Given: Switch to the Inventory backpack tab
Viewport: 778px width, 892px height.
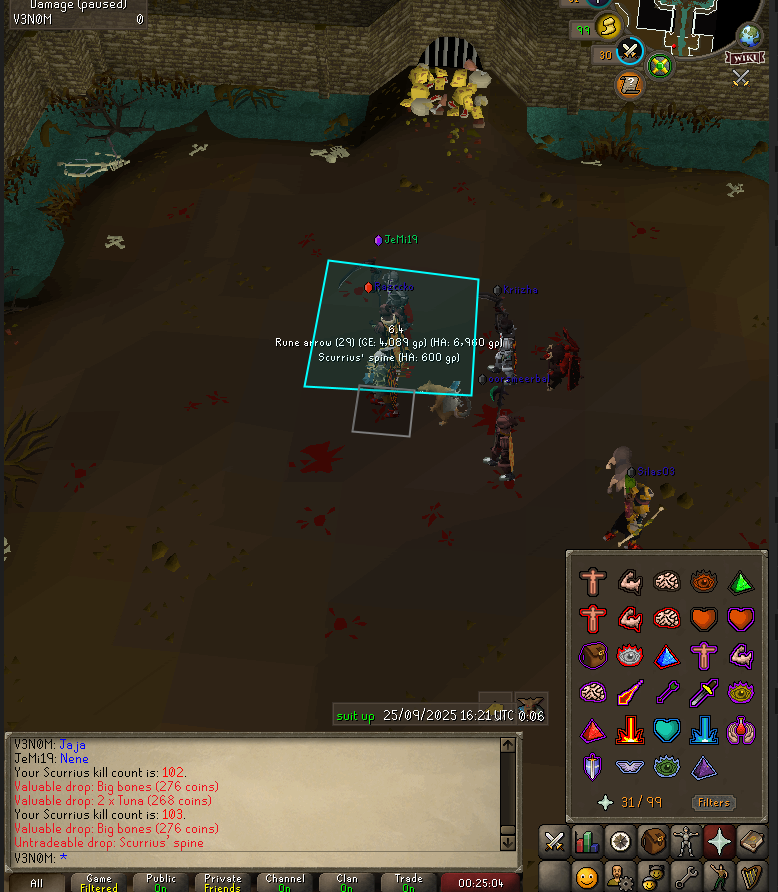Looking at the screenshot, I should (x=653, y=841).
